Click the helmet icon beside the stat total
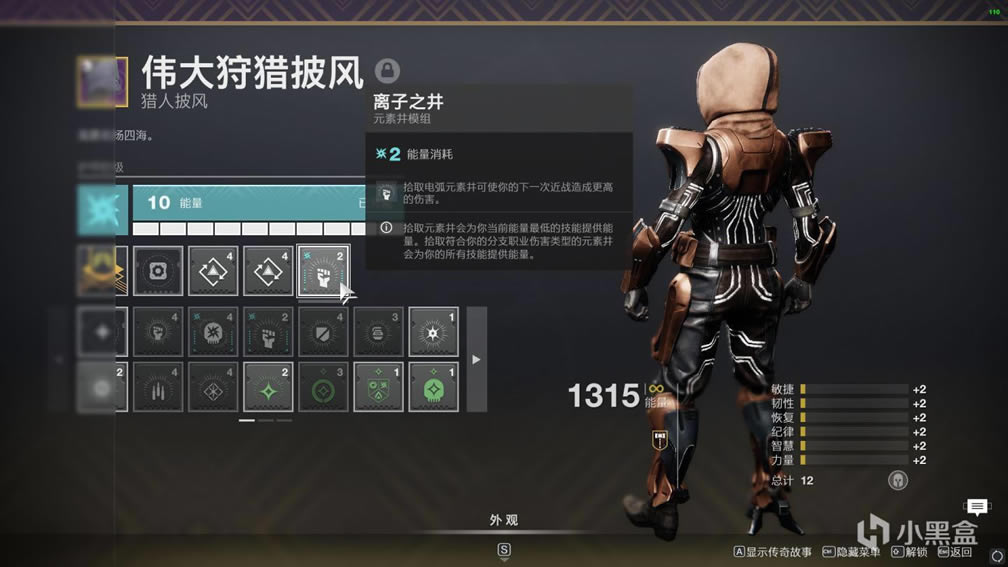Screen dimensions: 1008x567 (x=897, y=481)
